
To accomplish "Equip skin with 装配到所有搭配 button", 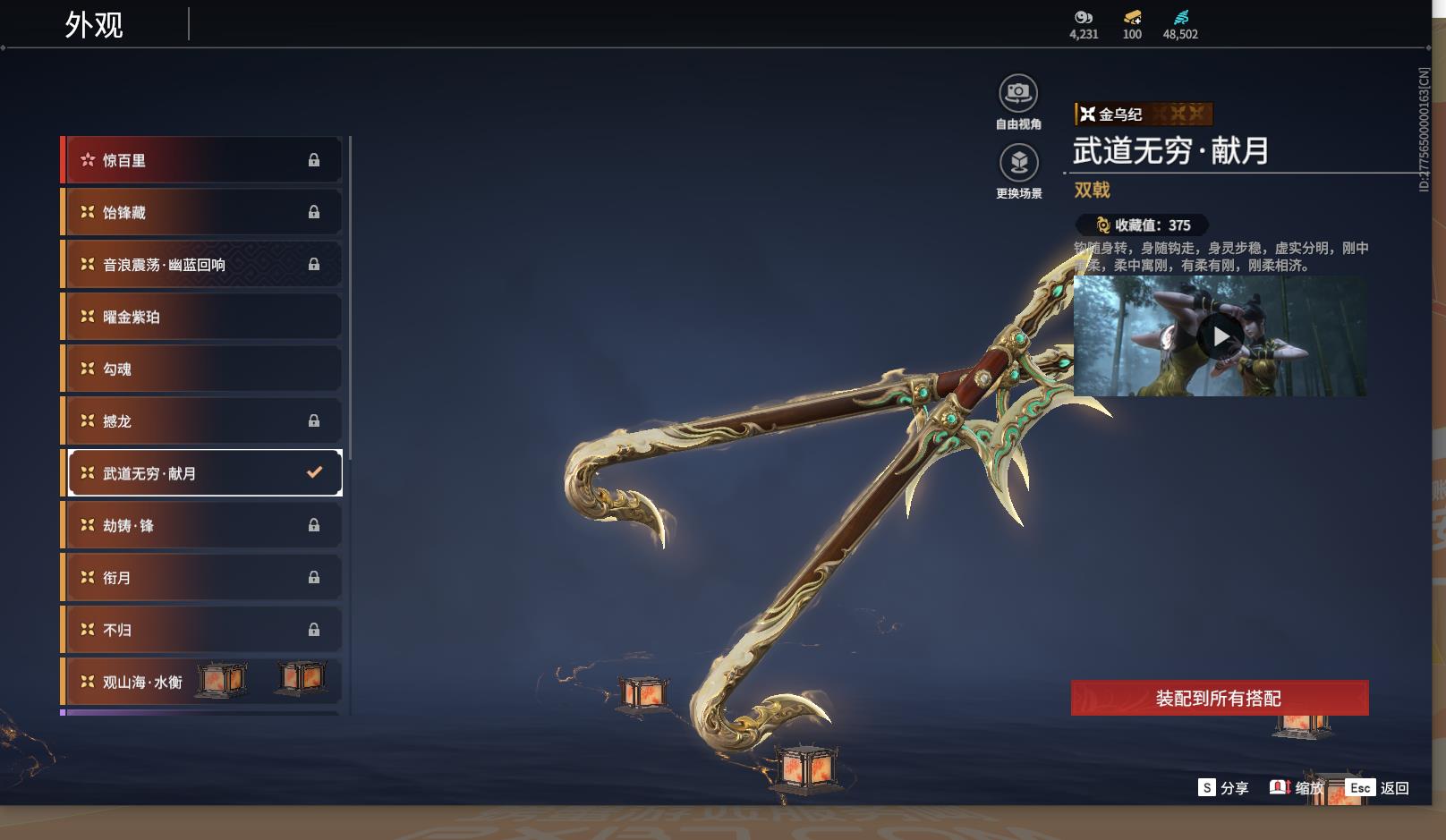I will point(1219,698).
